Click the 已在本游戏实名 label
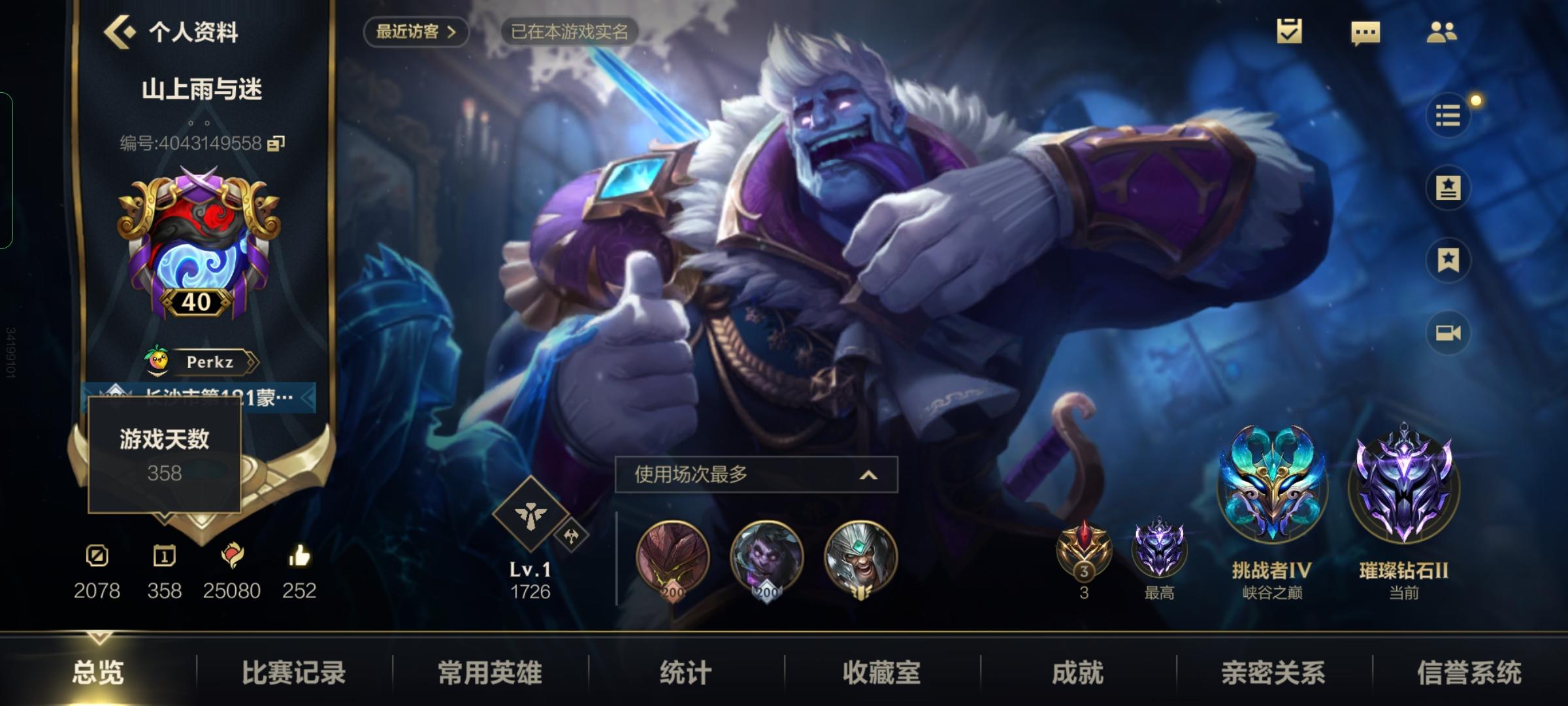This screenshot has width=1568, height=706. [x=571, y=32]
